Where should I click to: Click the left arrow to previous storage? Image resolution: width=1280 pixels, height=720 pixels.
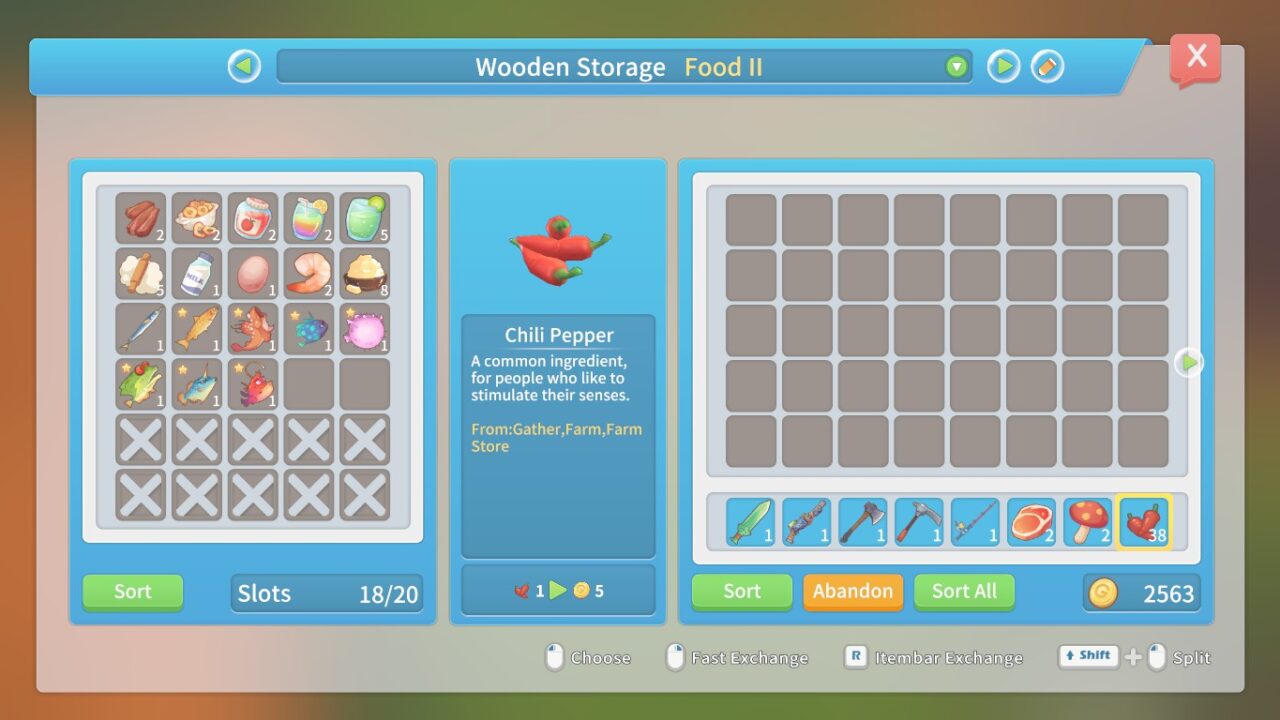243,66
